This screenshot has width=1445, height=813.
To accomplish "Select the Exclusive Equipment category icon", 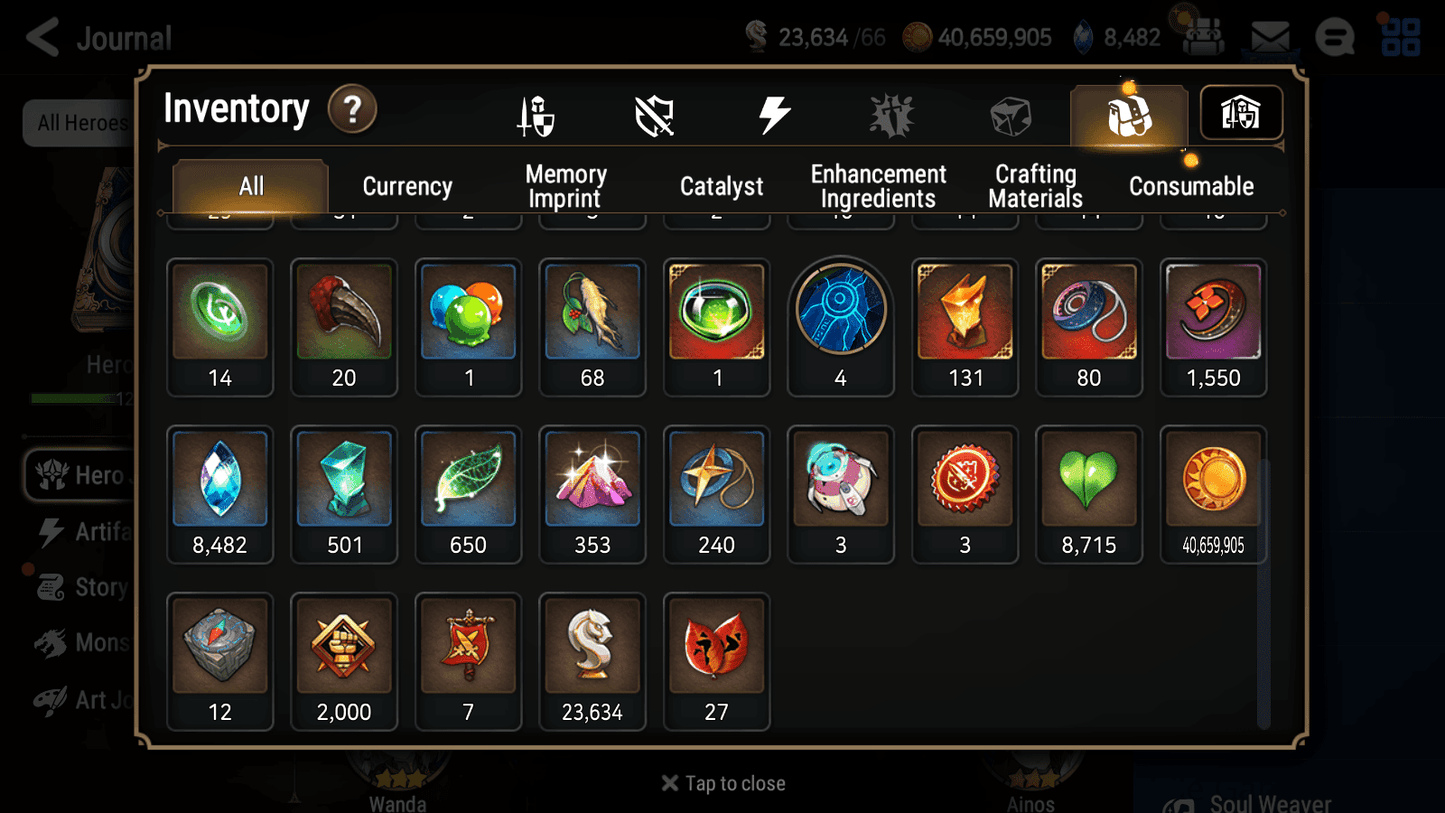I will point(652,113).
